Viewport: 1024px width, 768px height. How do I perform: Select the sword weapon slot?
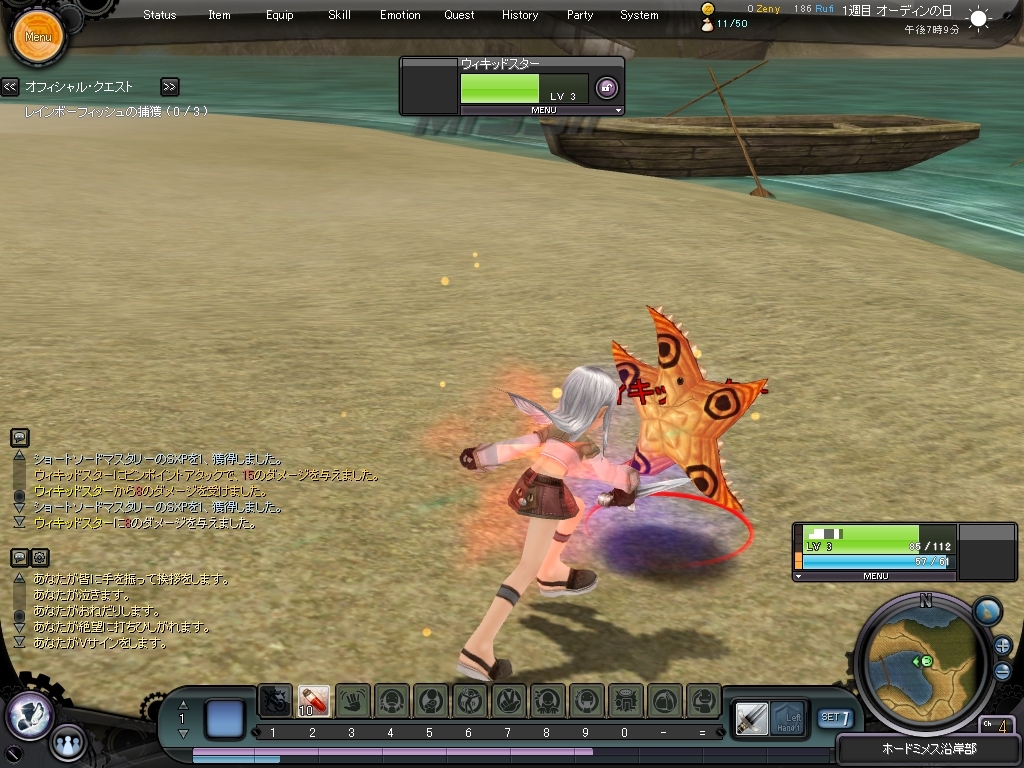(751, 717)
